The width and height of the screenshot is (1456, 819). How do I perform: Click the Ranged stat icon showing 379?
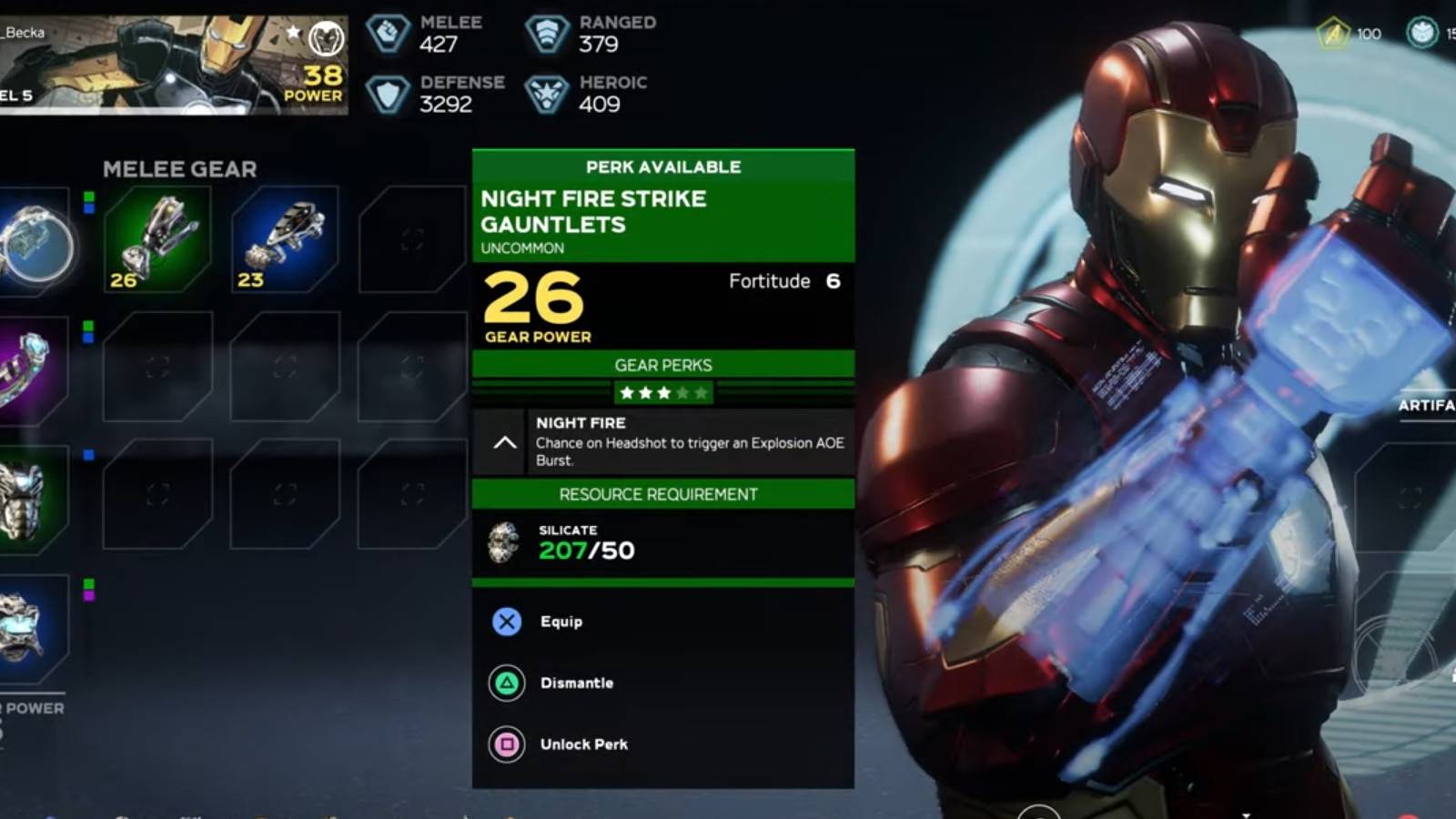point(546,35)
